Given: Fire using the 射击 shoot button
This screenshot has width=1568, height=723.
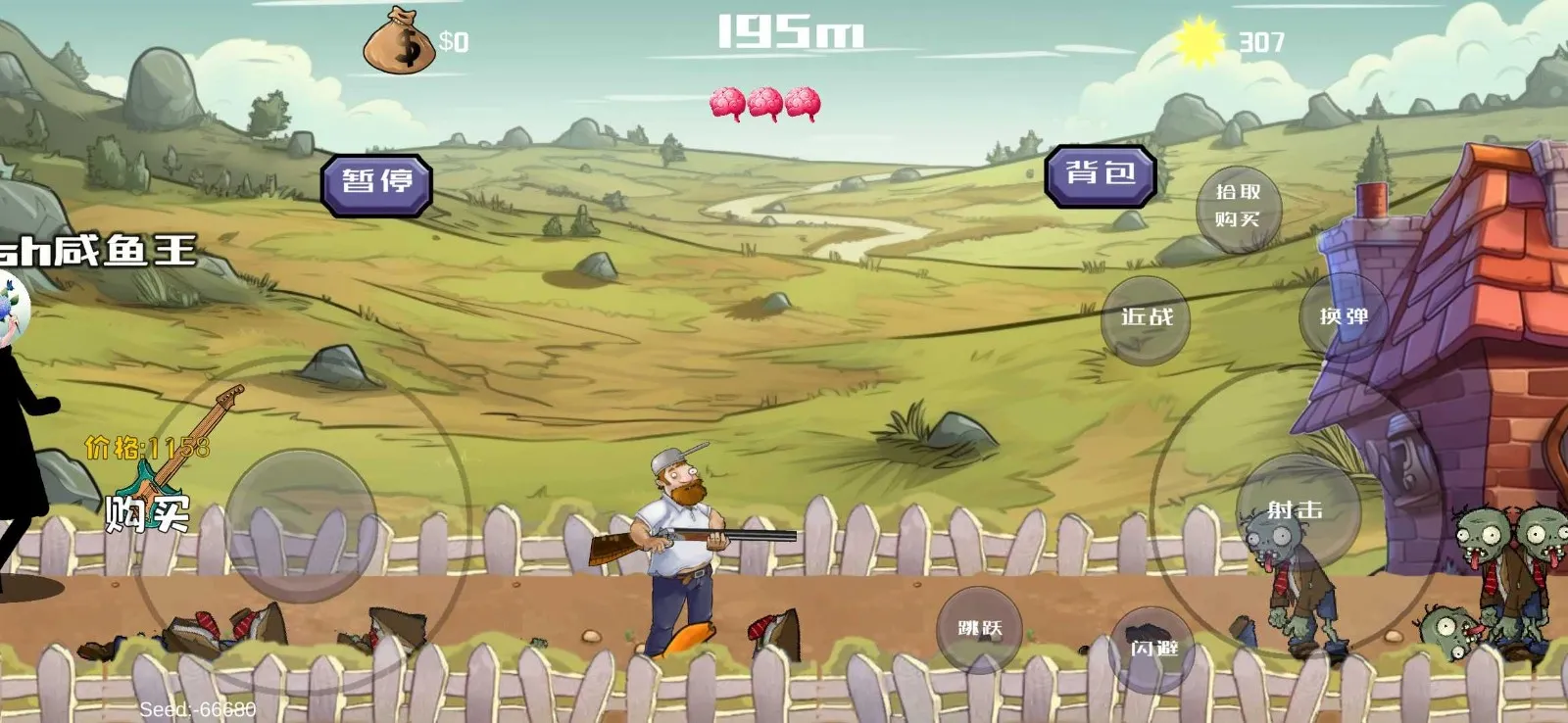Looking at the screenshot, I should tap(1296, 511).
